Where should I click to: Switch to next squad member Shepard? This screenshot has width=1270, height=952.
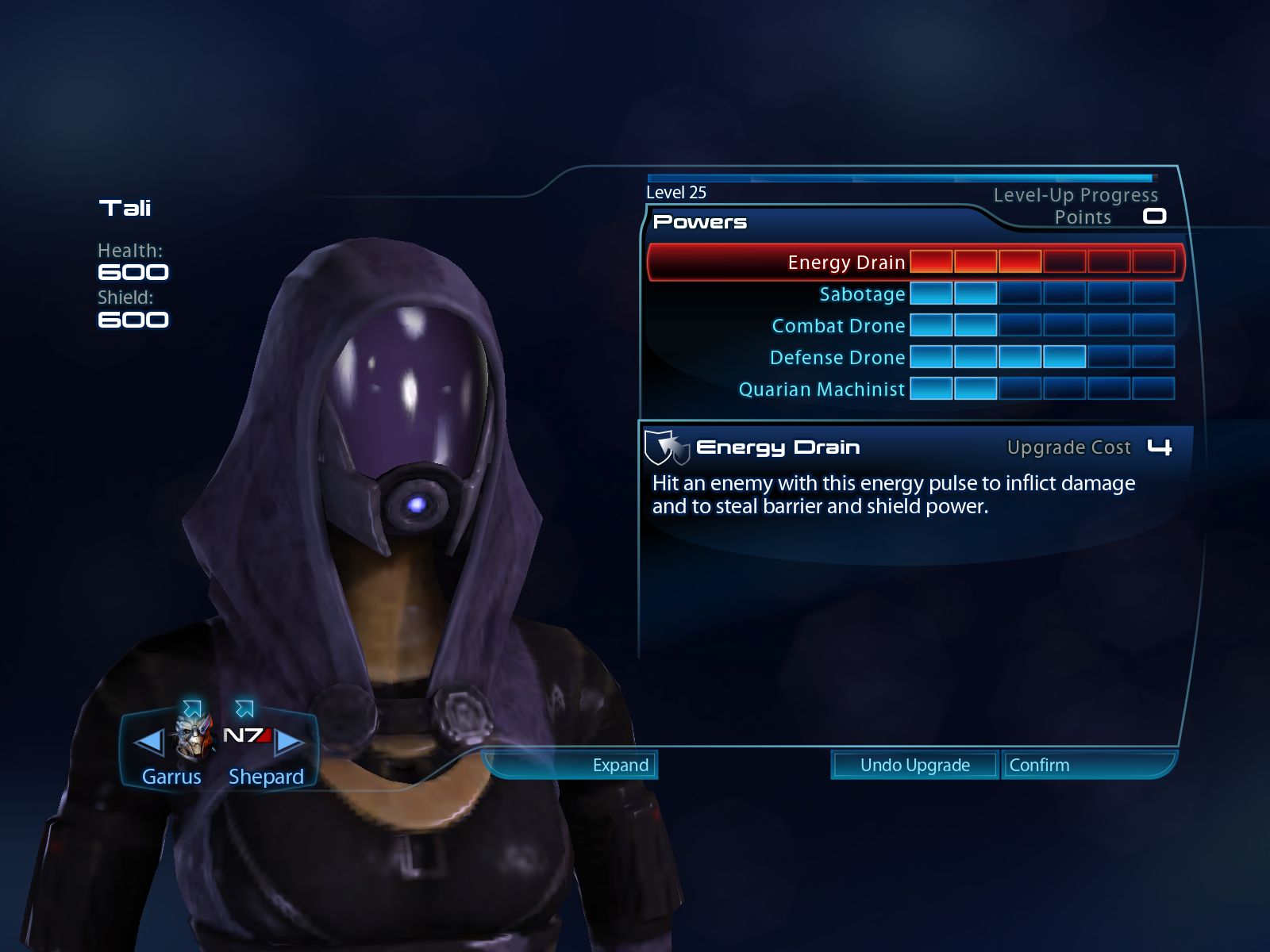[x=289, y=743]
